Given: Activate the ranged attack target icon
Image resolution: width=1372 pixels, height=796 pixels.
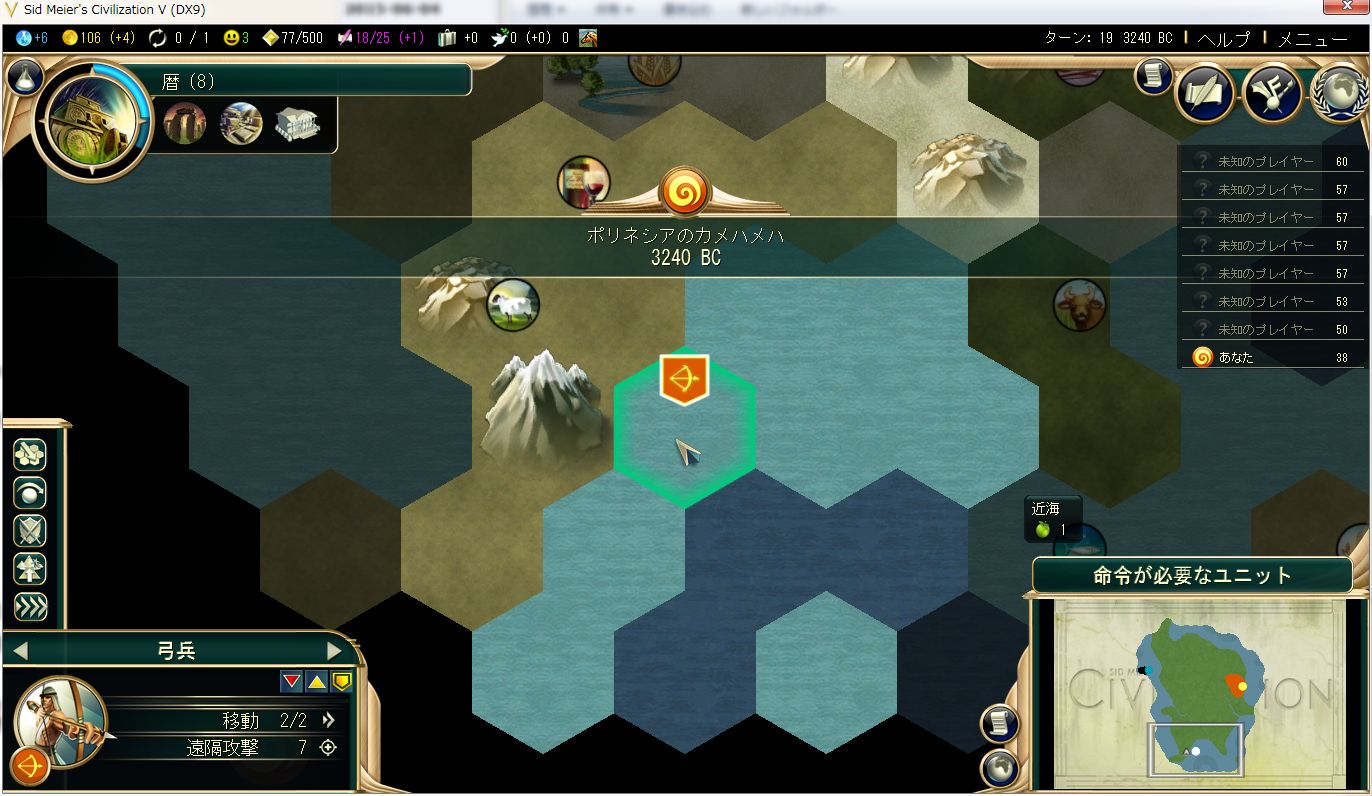Looking at the screenshot, I should tap(327, 747).
